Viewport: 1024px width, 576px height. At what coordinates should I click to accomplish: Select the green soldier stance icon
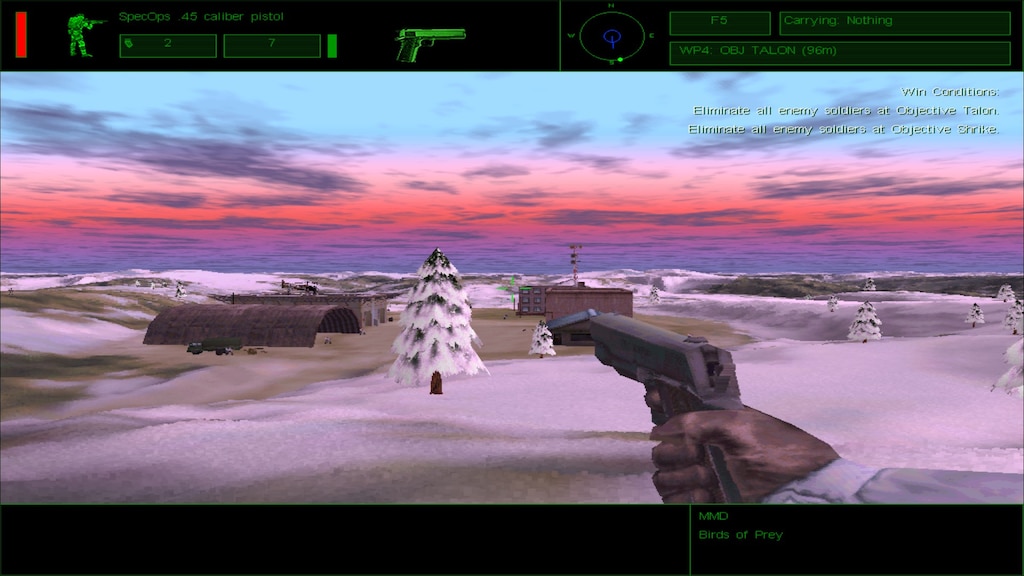[x=84, y=35]
